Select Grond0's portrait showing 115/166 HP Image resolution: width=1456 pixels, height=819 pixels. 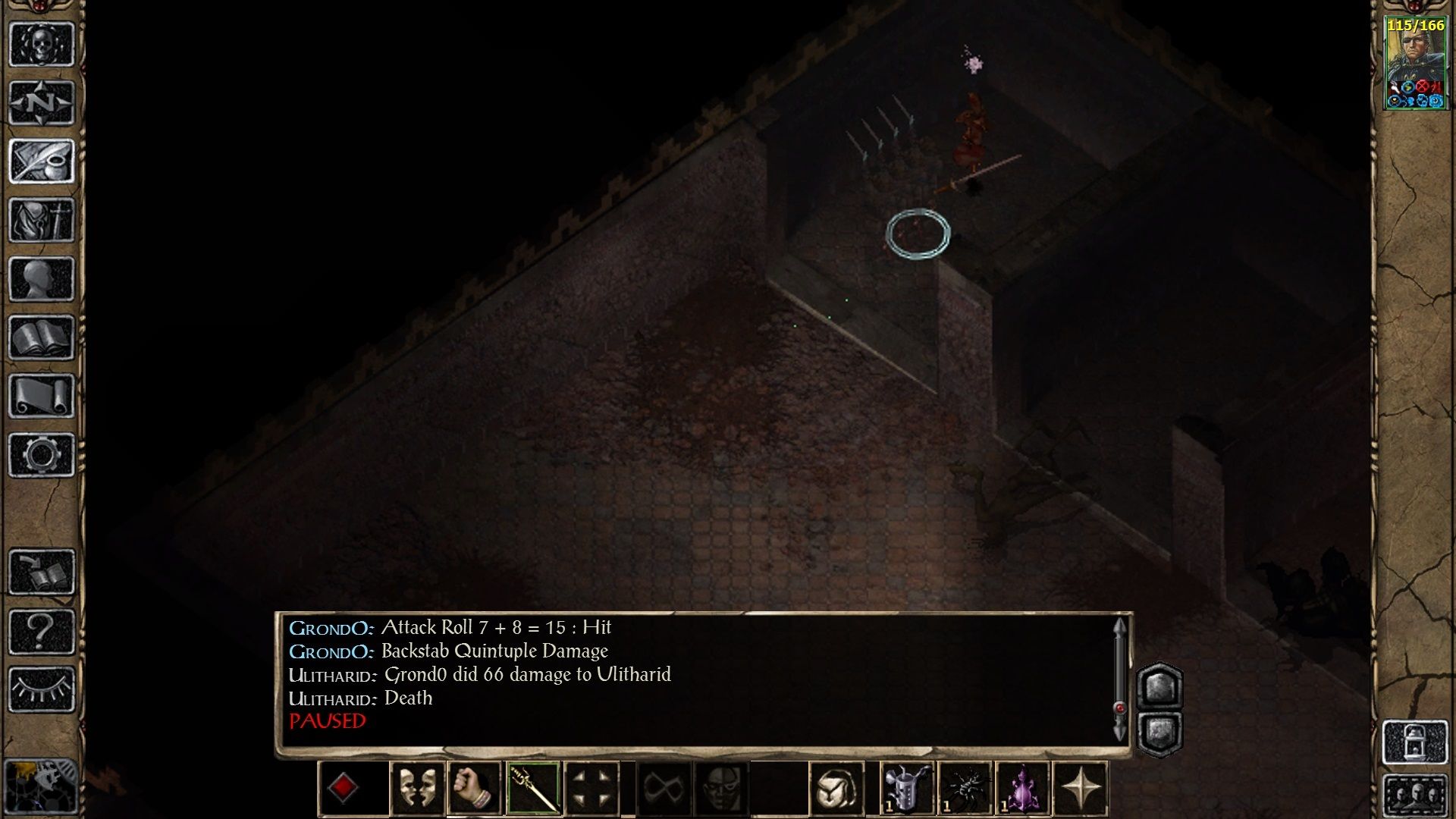point(1415,61)
